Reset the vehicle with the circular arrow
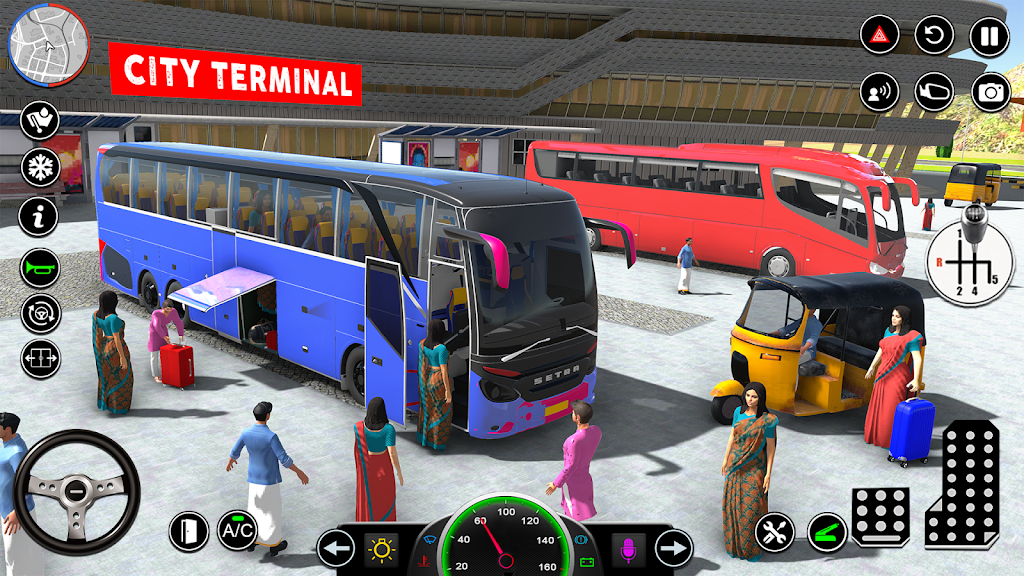The height and width of the screenshot is (576, 1024). click(x=934, y=38)
